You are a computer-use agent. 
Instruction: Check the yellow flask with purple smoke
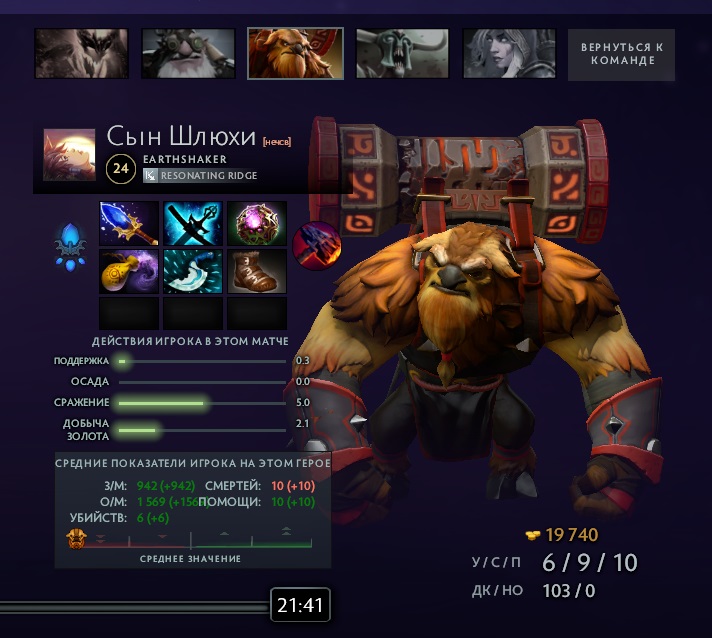129,271
